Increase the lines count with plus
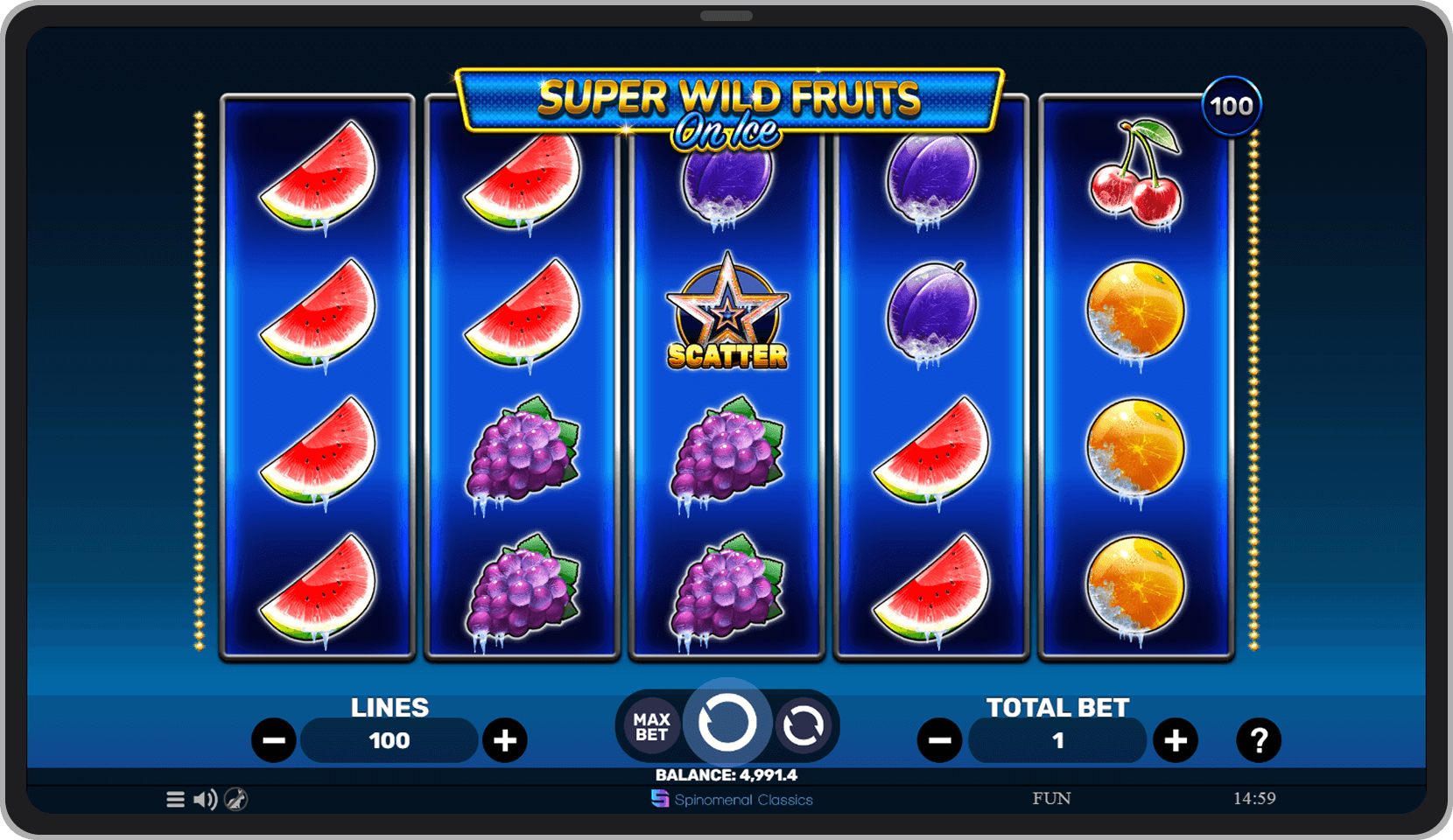1453x840 pixels. 505,739
